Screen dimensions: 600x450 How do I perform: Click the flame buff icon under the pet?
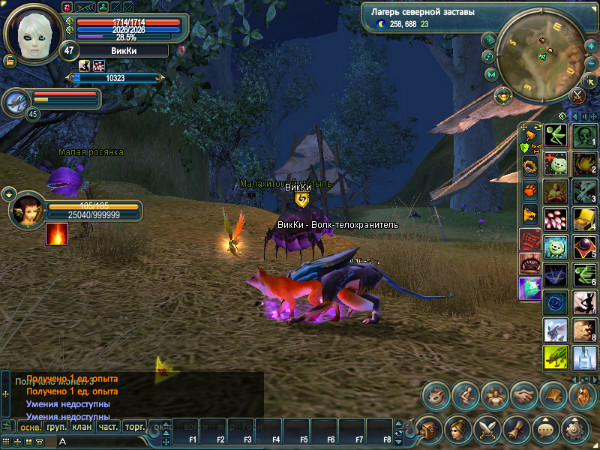coord(57,234)
